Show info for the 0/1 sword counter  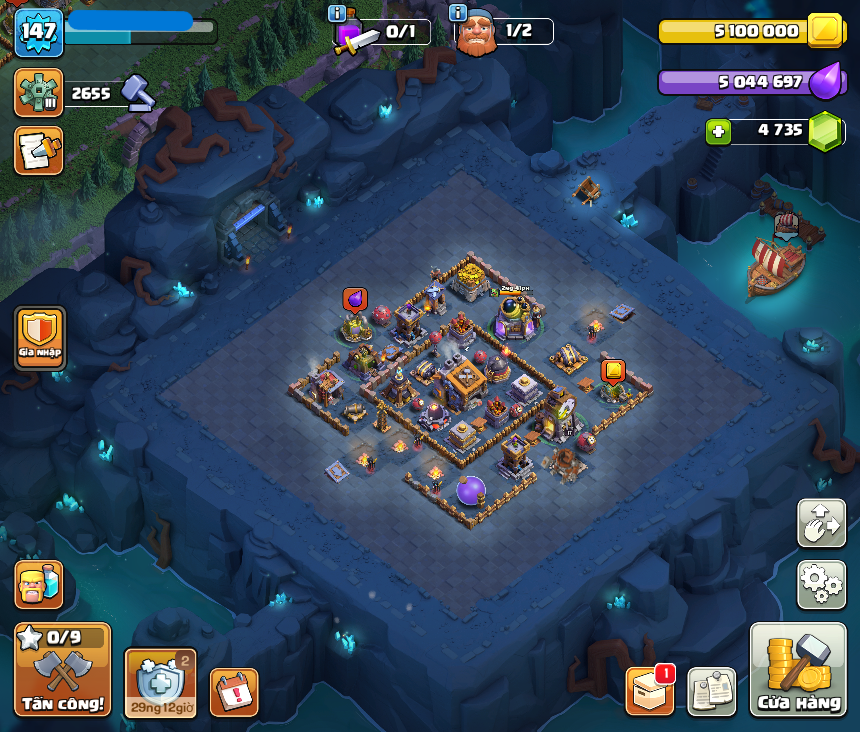[337, 13]
